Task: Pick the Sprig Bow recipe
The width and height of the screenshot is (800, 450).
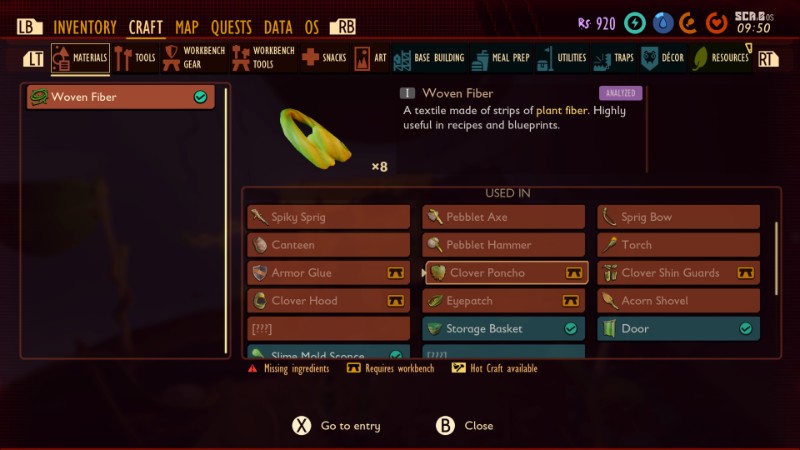Action: coord(679,217)
